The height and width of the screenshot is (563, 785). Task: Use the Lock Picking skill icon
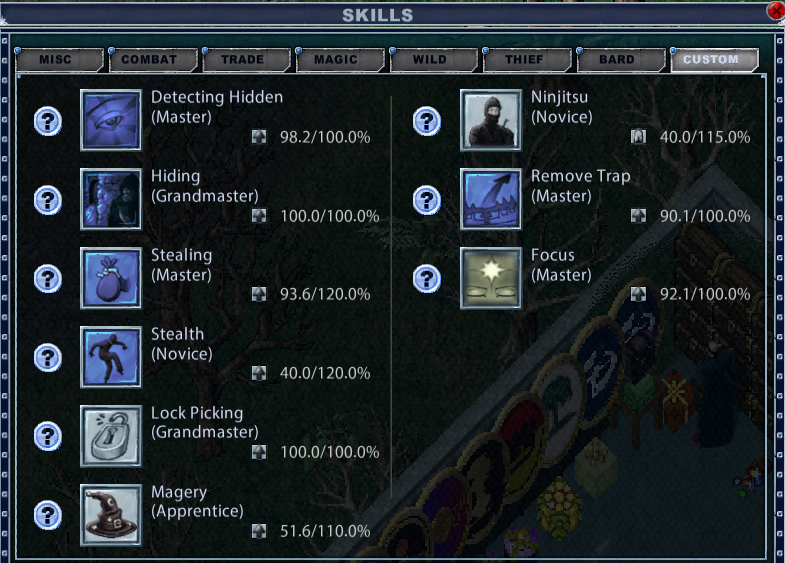(111, 436)
